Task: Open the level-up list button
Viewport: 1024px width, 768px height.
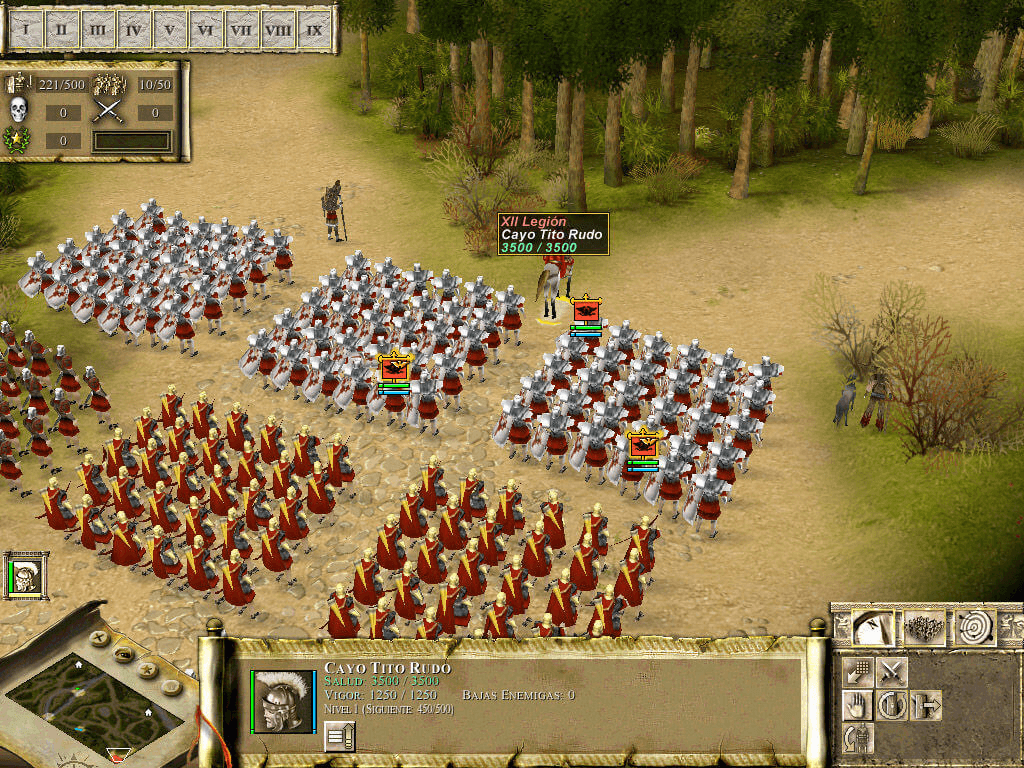Action: pyautogui.click(x=339, y=737)
